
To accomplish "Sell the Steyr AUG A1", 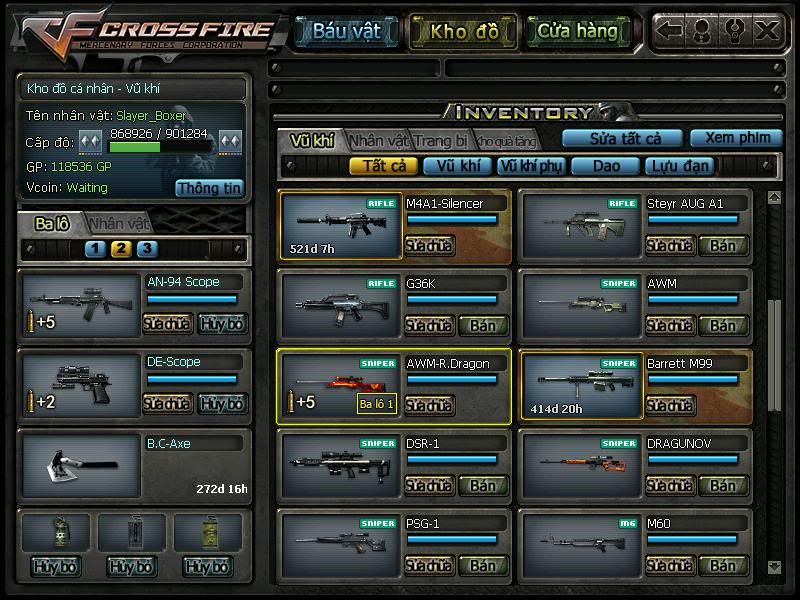I will coord(723,246).
